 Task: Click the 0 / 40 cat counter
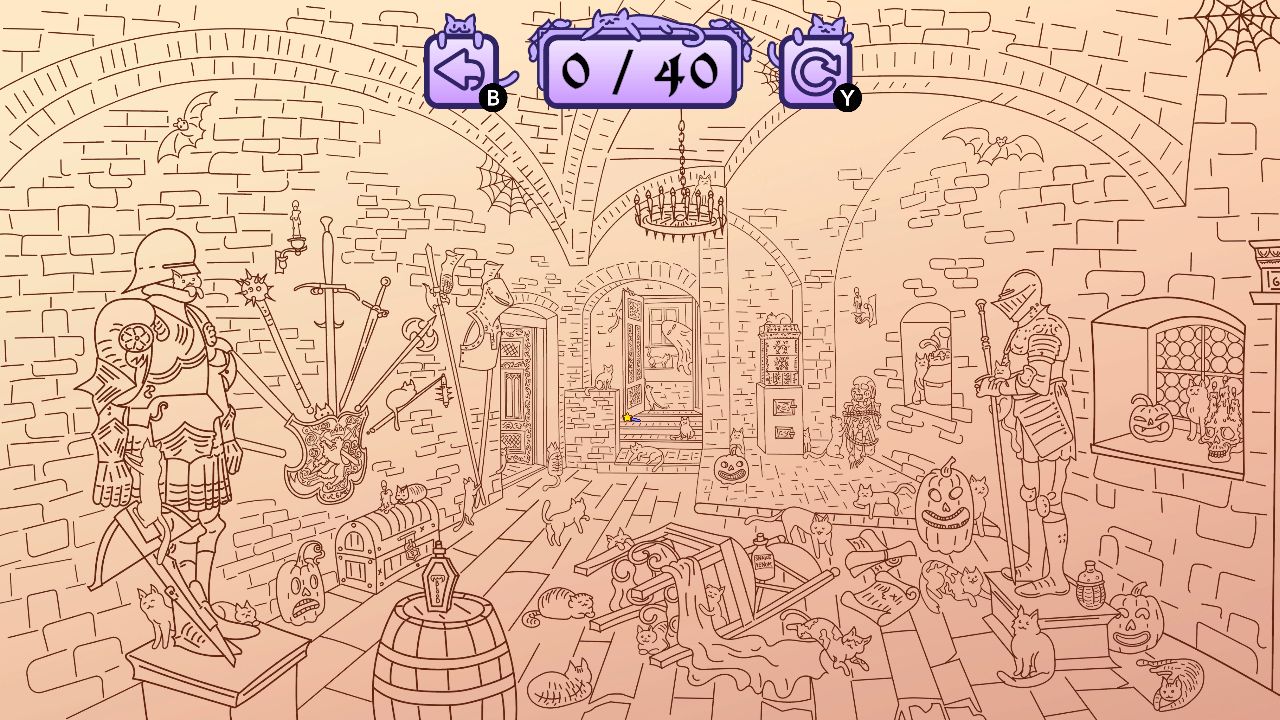click(638, 68)
